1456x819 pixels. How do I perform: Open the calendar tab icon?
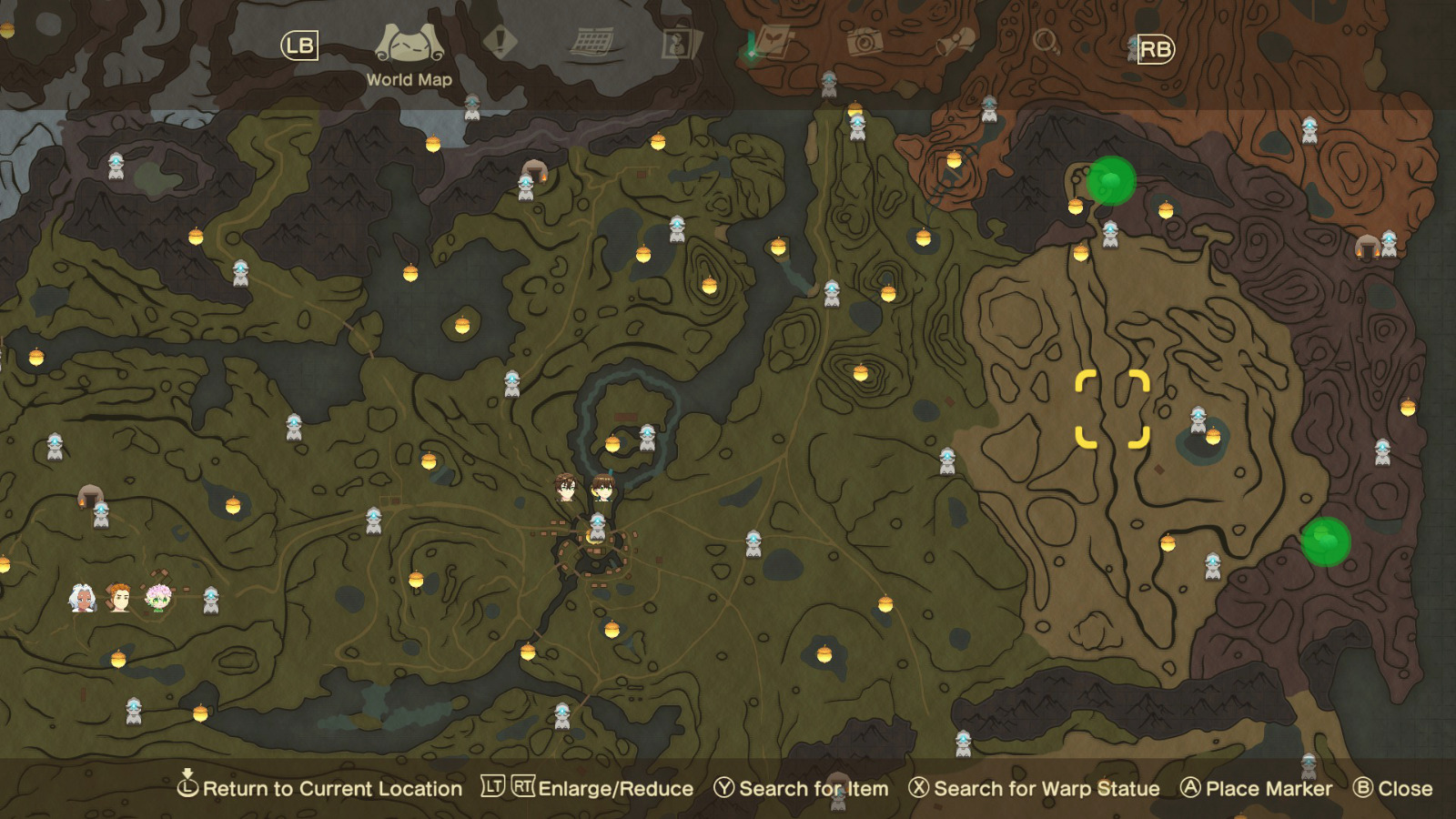pyautogui.click(x=593, y=41)
